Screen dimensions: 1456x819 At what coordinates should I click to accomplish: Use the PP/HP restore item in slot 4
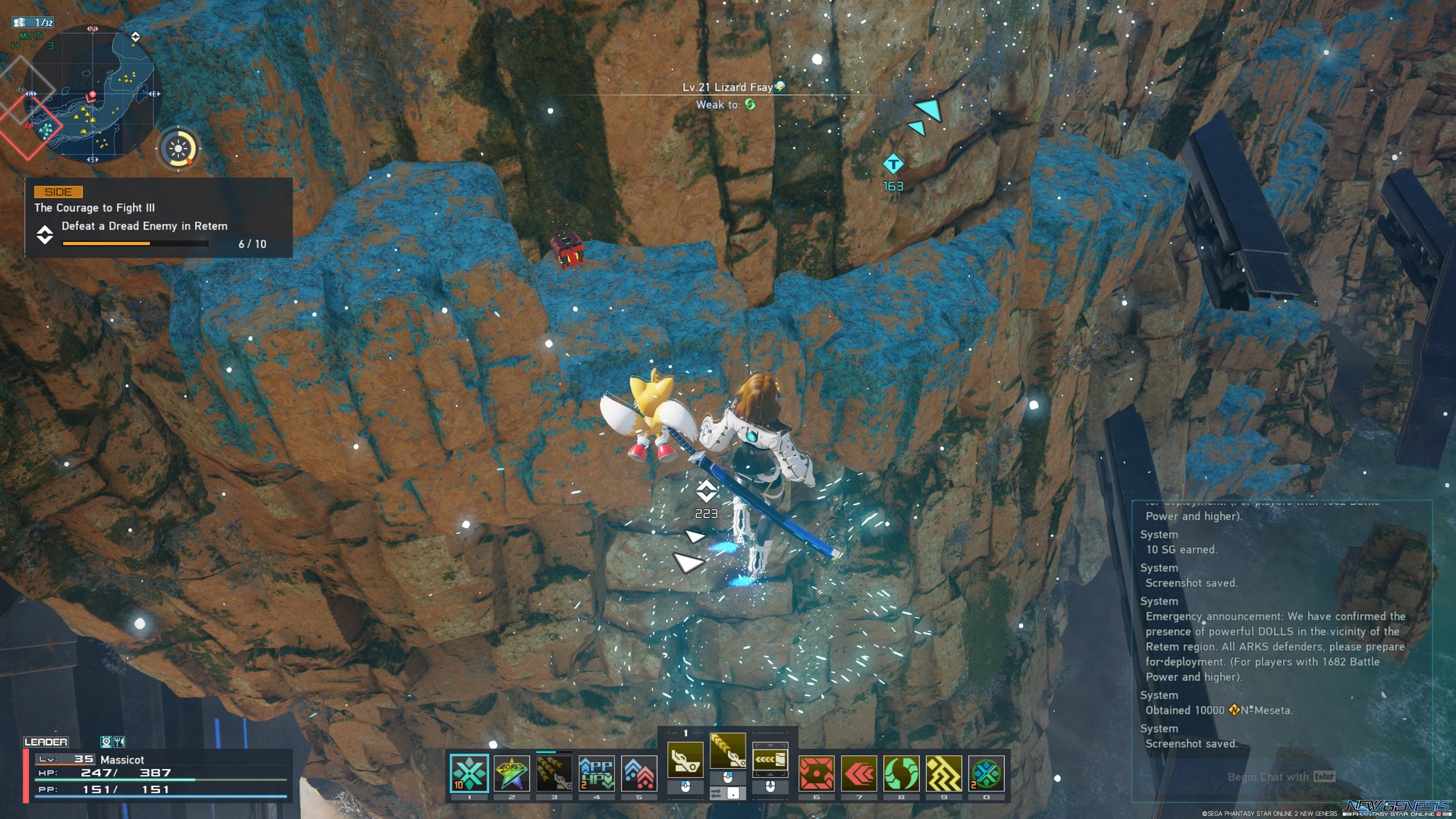(597, 772)
